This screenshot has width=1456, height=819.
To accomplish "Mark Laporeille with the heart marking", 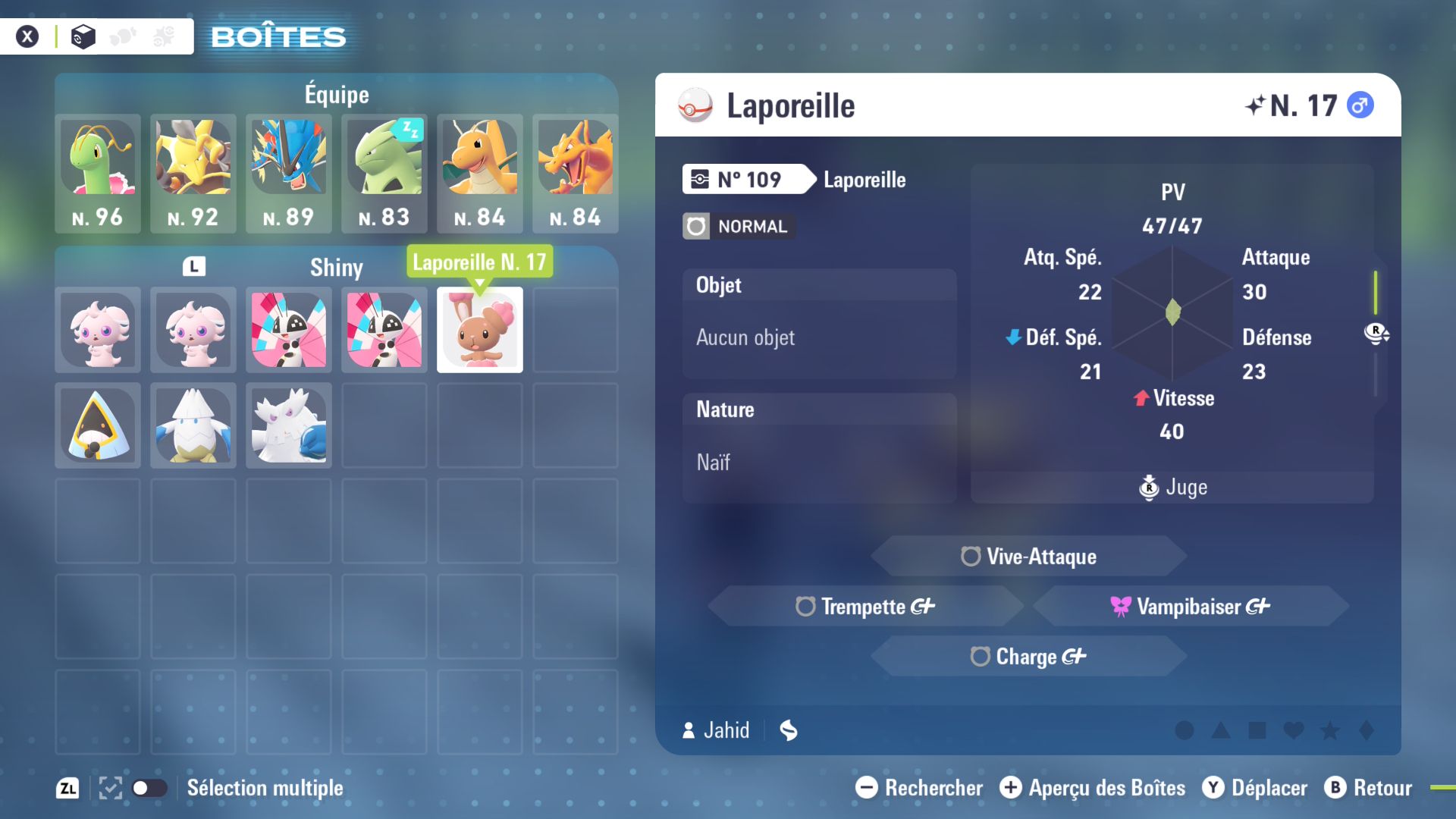I will tap(1294, 730).
